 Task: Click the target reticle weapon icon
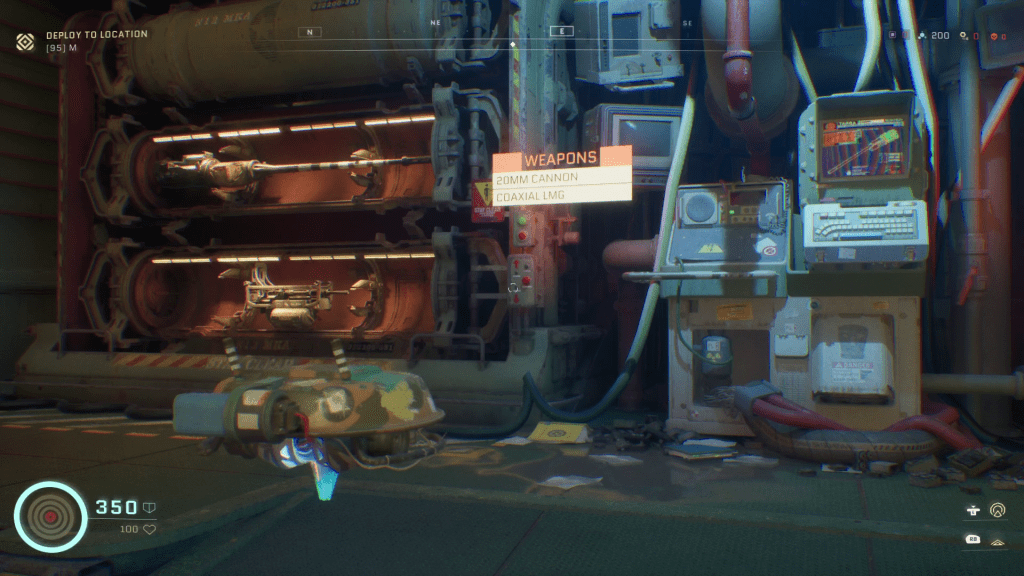click(49, 516)
